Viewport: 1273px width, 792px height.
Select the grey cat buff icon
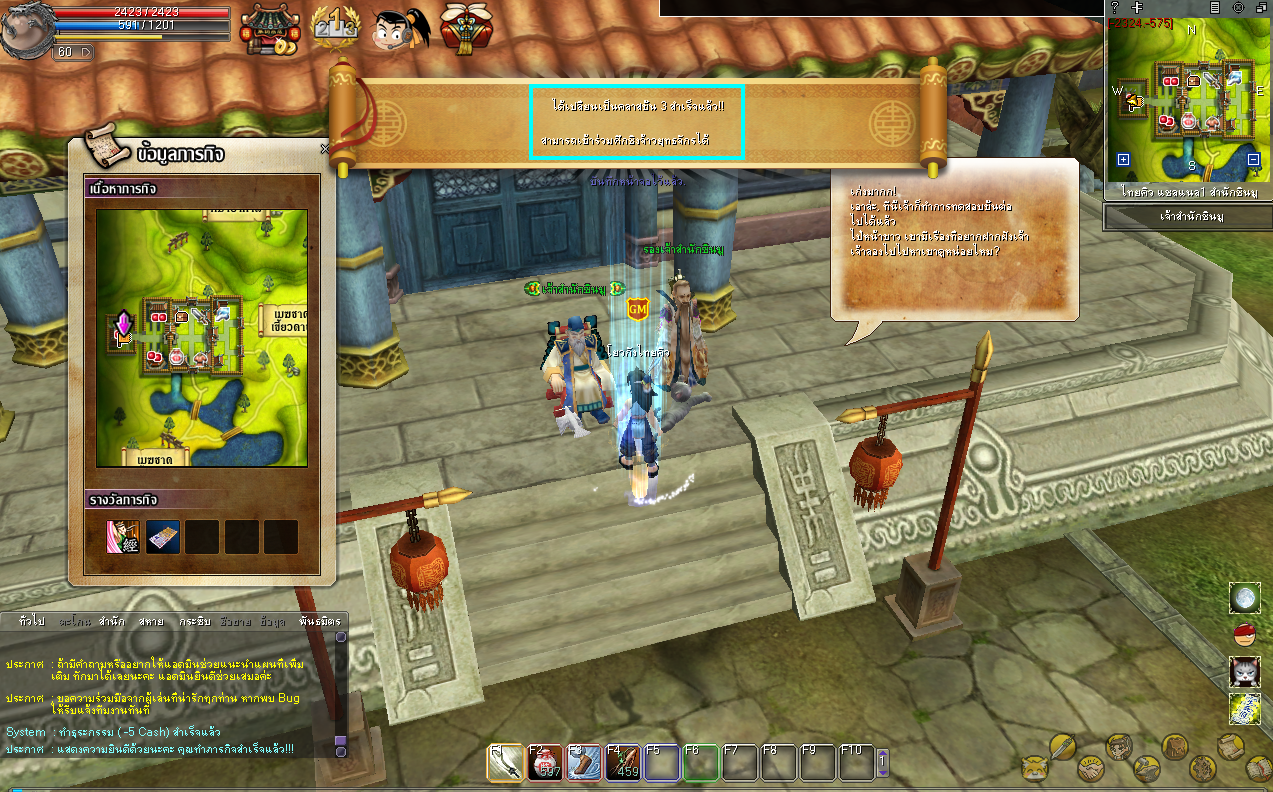[x=1244, y=670]
